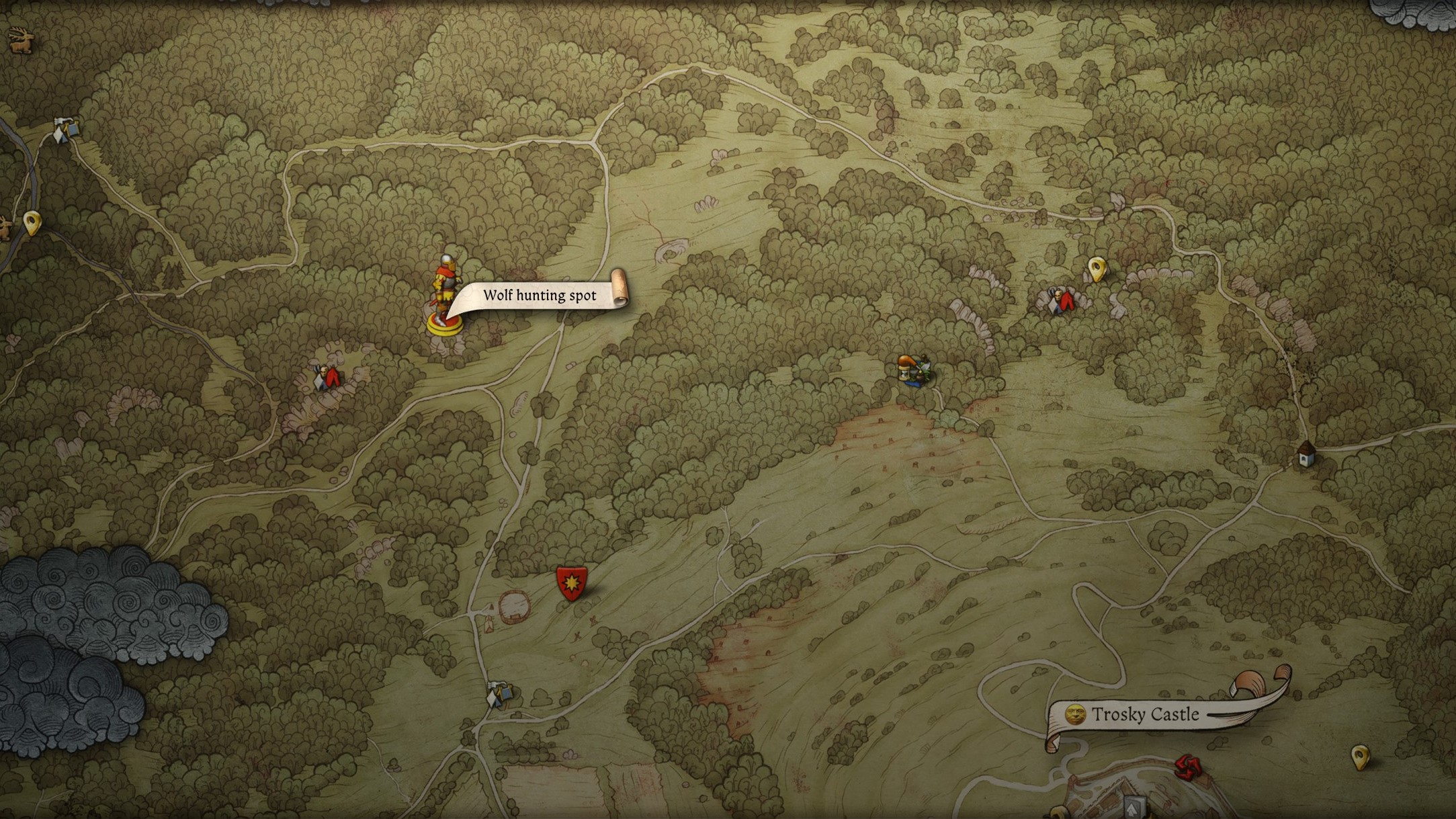Click the grey upward-arrow marker in Trosky Castle
This screenshot has width=1456, height=819.
(x=1135, y=806)
